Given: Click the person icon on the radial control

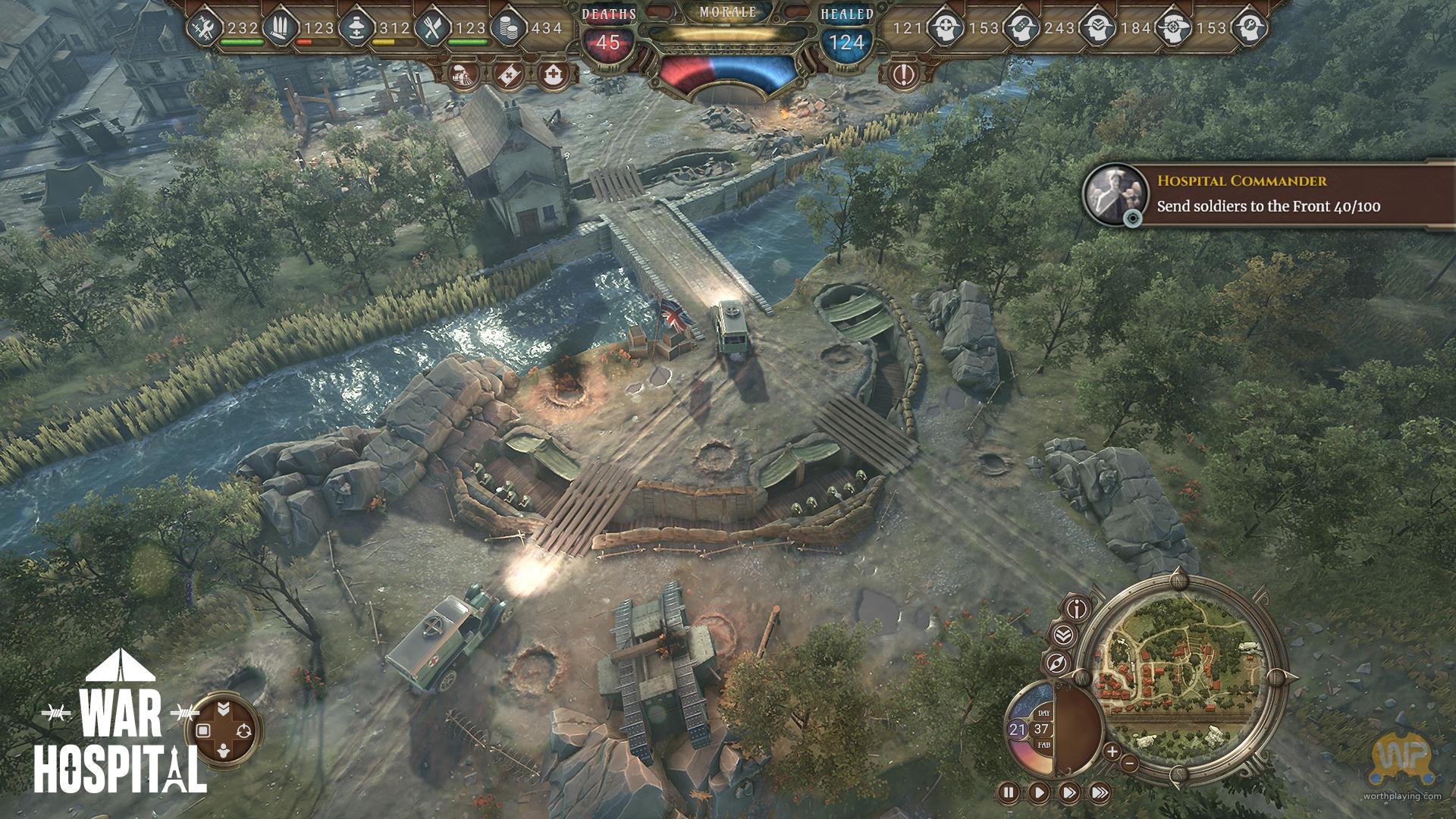Looking at the screenshot, I should pyautogui.click(x=224, y=752).
